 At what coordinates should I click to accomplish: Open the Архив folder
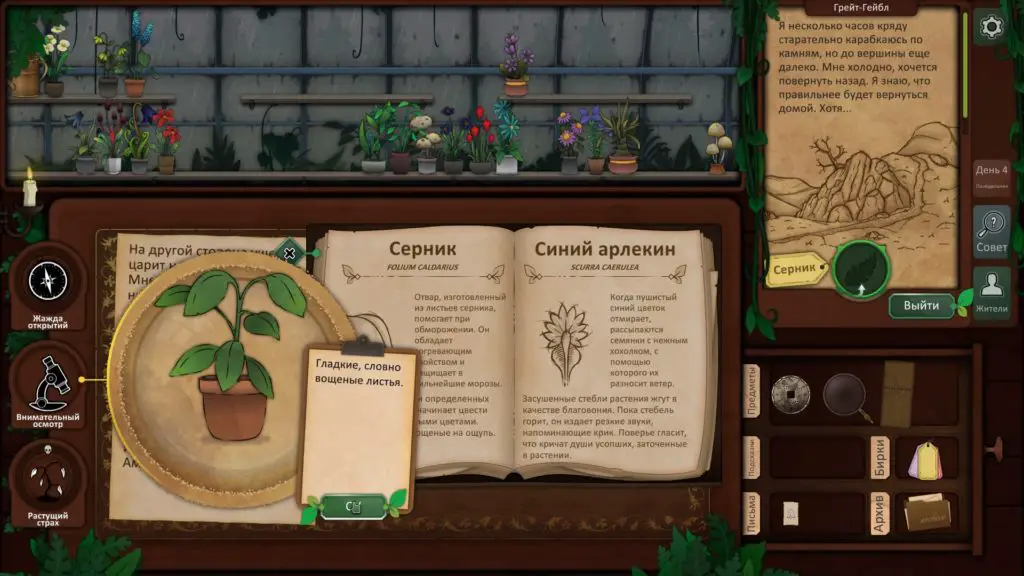926,513
